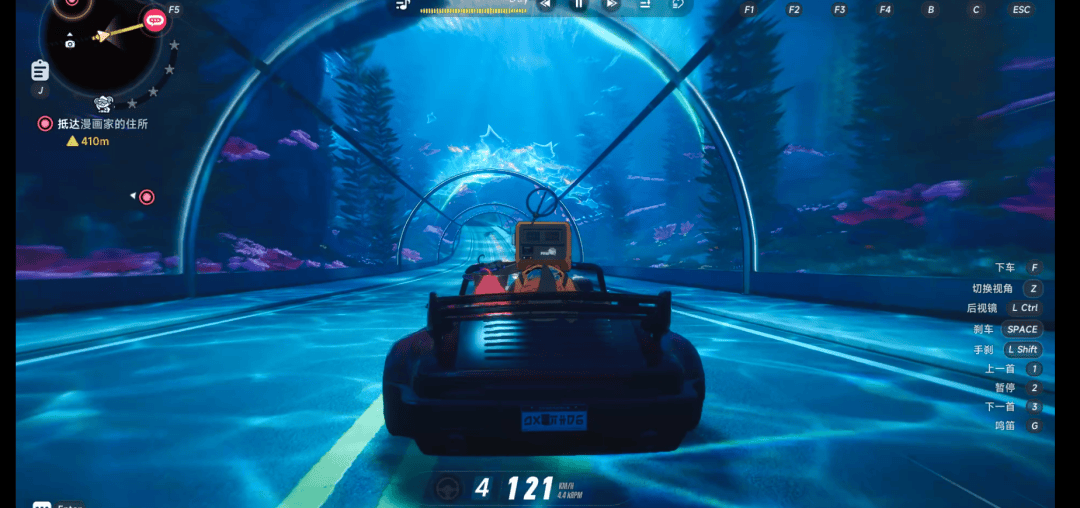Click the camera icon on the minimap

69,43
